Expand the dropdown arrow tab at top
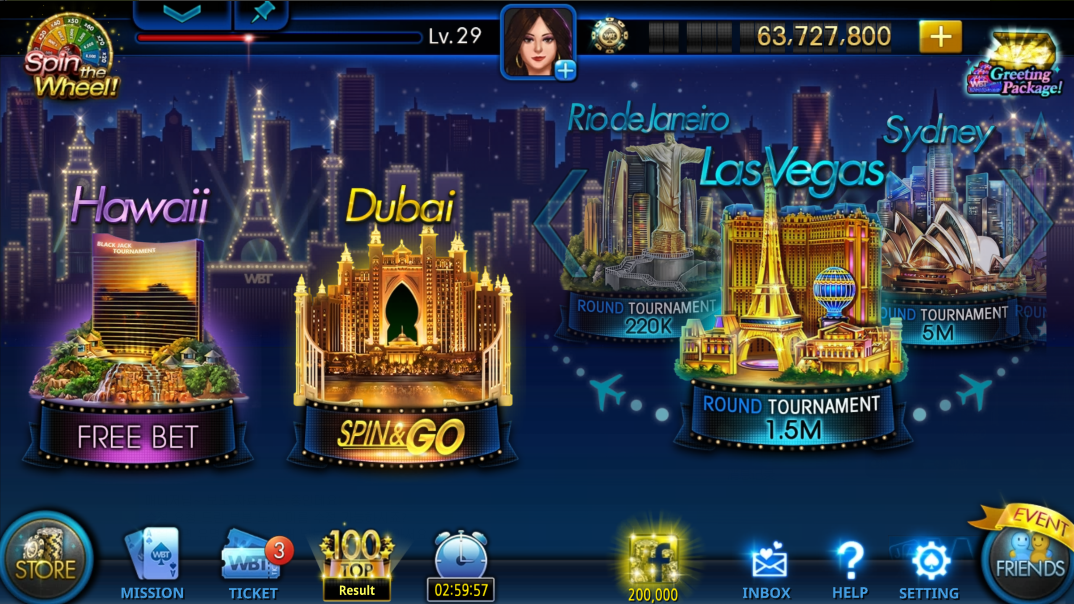This screenshot has height=604, width=1074. pyautogui.click(x=181, y=13)
